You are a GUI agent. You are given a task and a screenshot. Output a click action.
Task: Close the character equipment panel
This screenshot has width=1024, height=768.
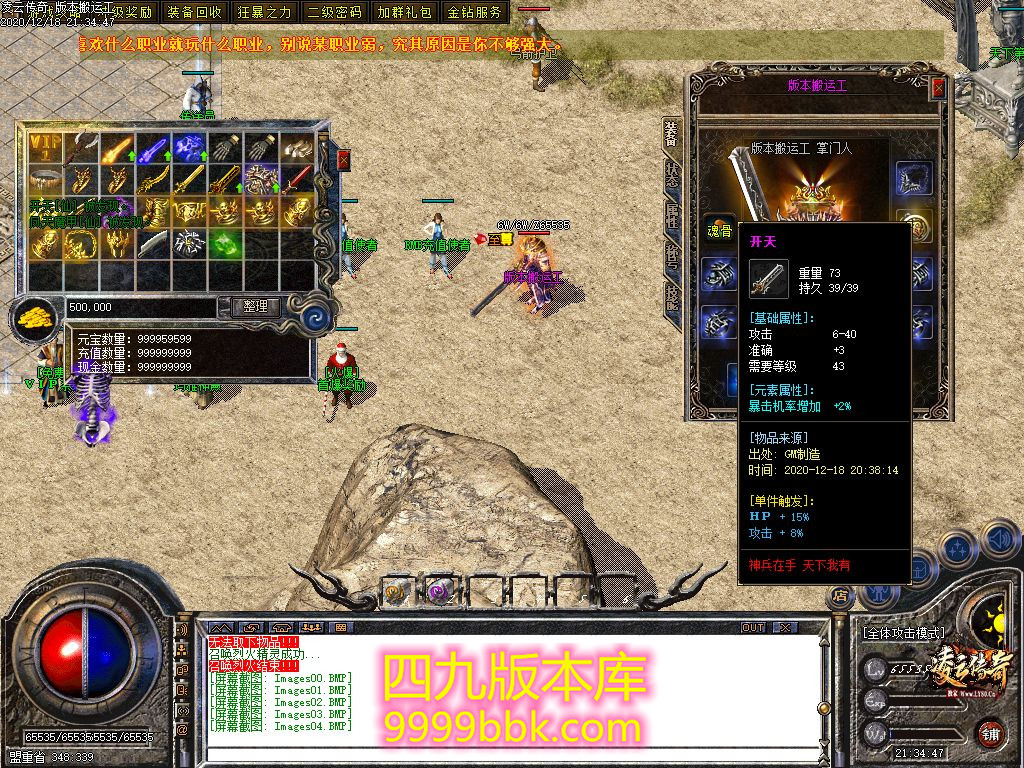click(938, 88)
